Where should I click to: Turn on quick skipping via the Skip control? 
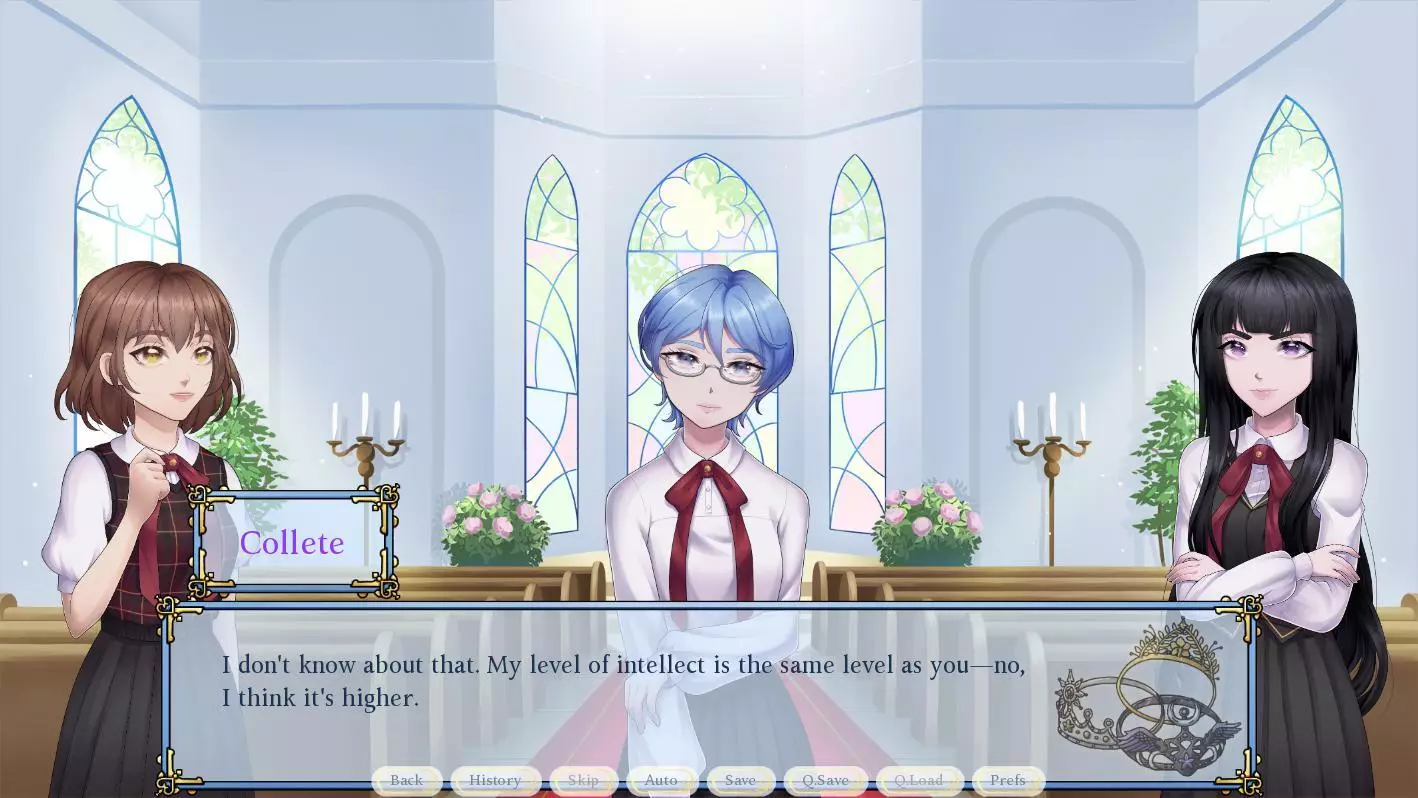[x=582, y=780]
